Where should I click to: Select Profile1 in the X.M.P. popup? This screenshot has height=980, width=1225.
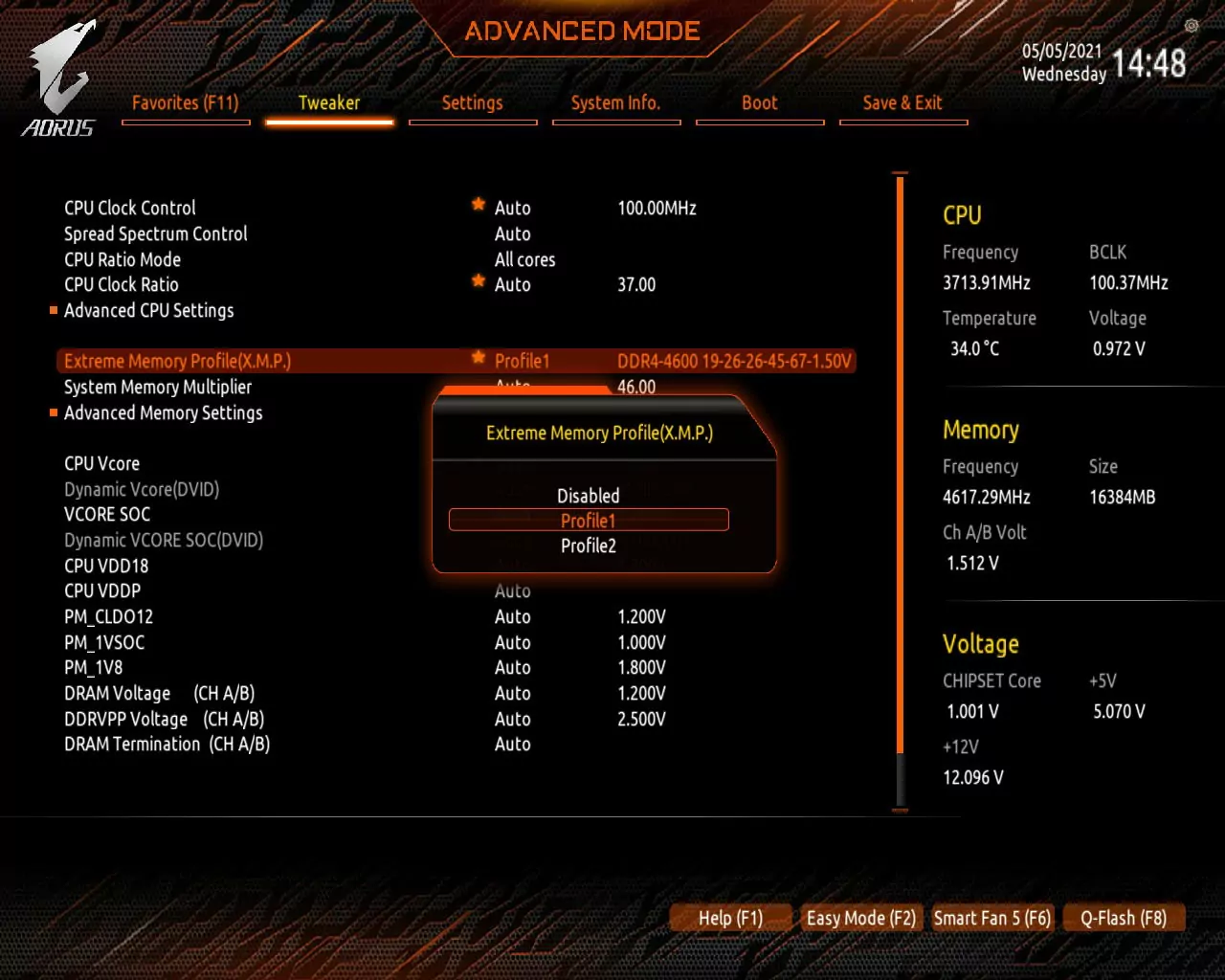click(589, 521)
